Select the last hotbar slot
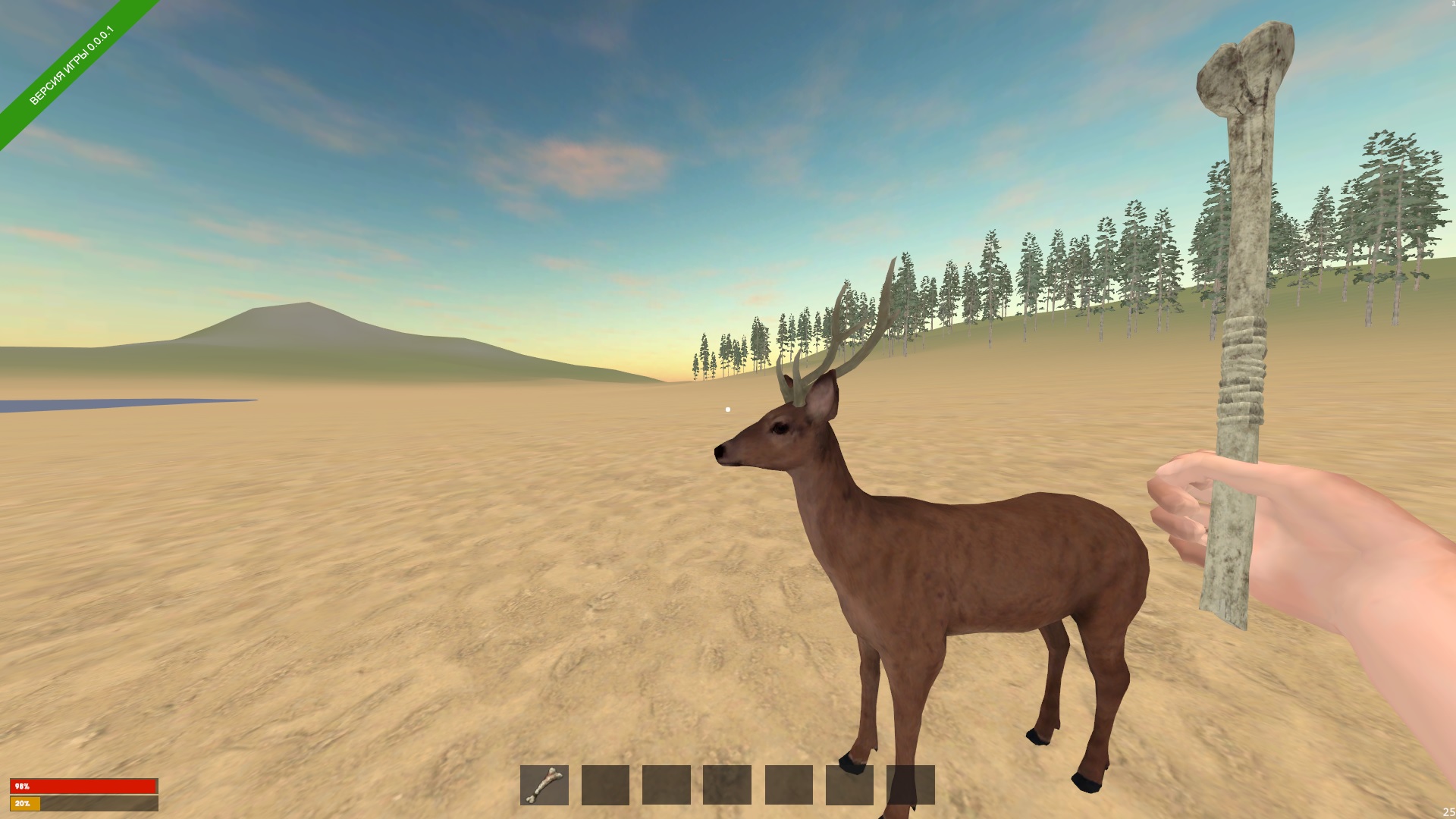The image size is (1456, 819). tap(908, 786)
